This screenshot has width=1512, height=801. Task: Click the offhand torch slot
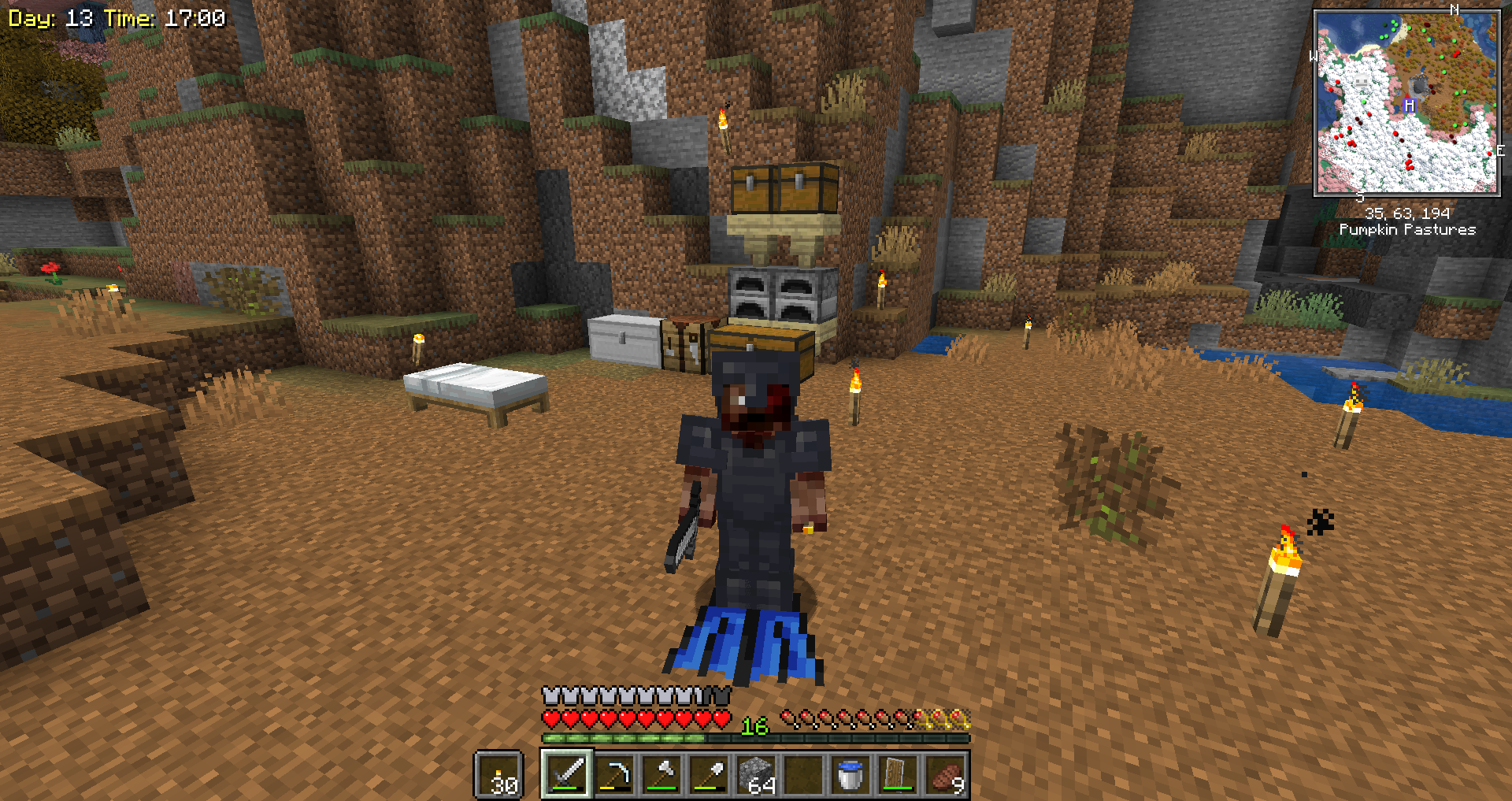[x=499, y=775]
